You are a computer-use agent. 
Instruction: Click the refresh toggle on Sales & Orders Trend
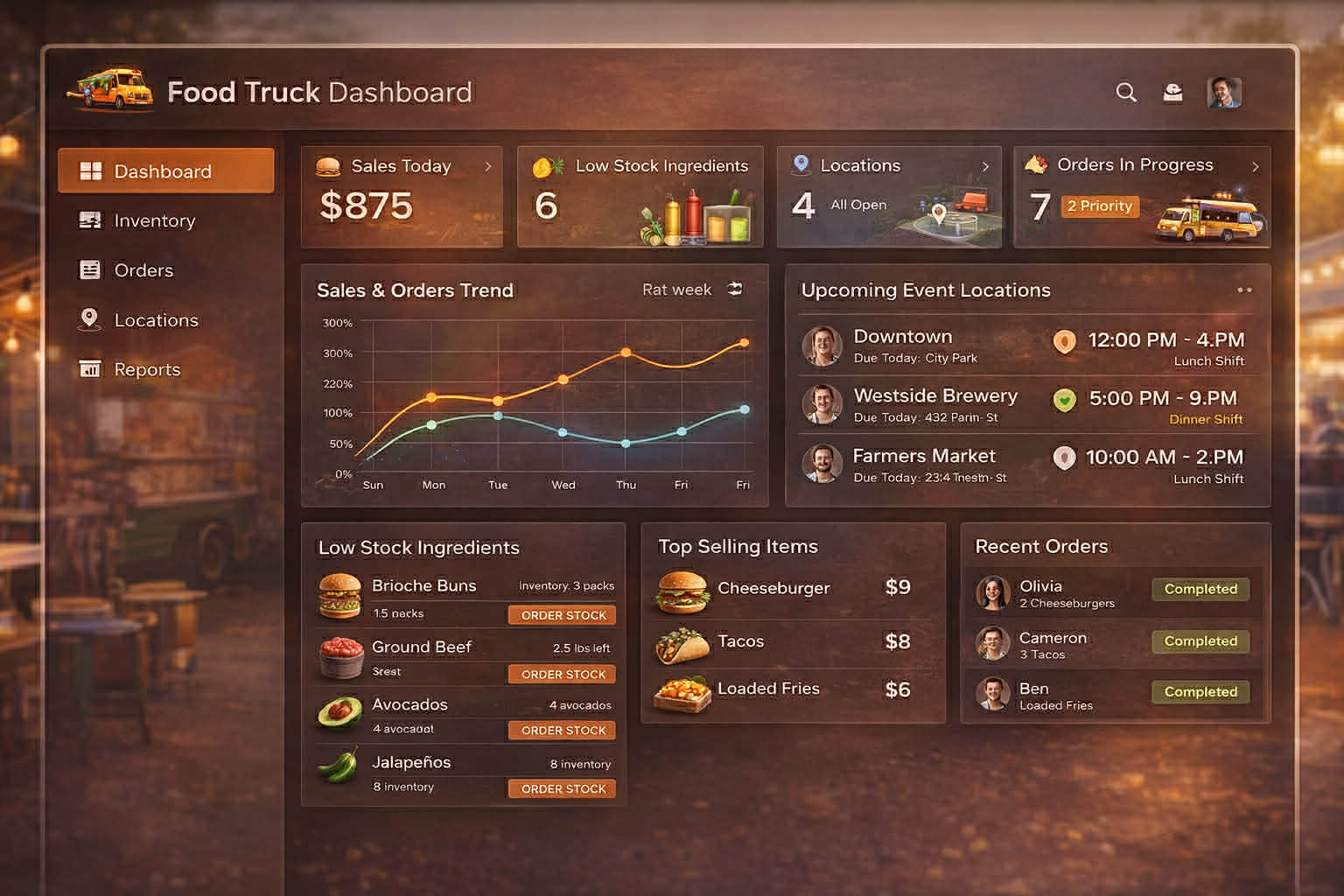tap(734, 289)
